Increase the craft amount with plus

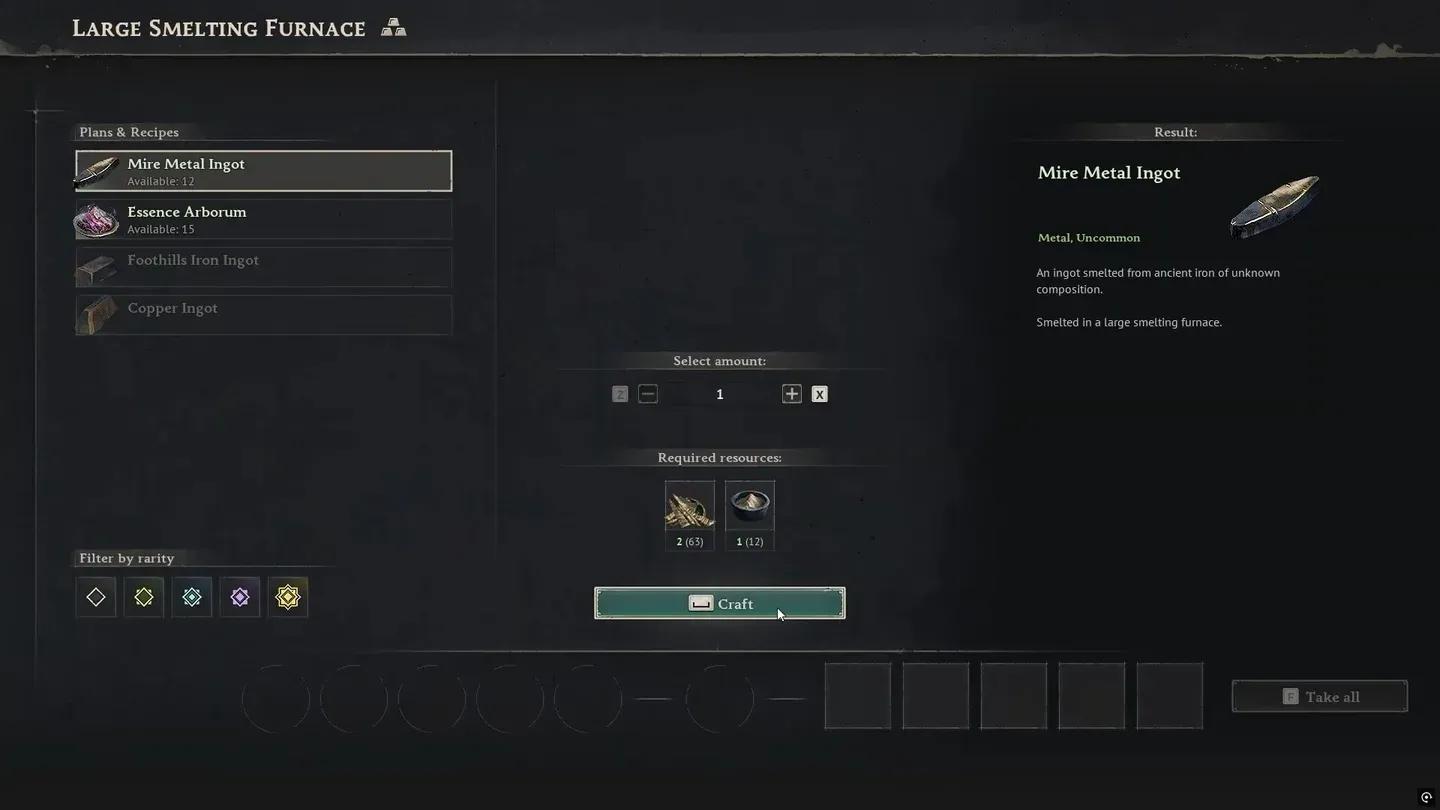pyautogui.click(x=792, y=394)
